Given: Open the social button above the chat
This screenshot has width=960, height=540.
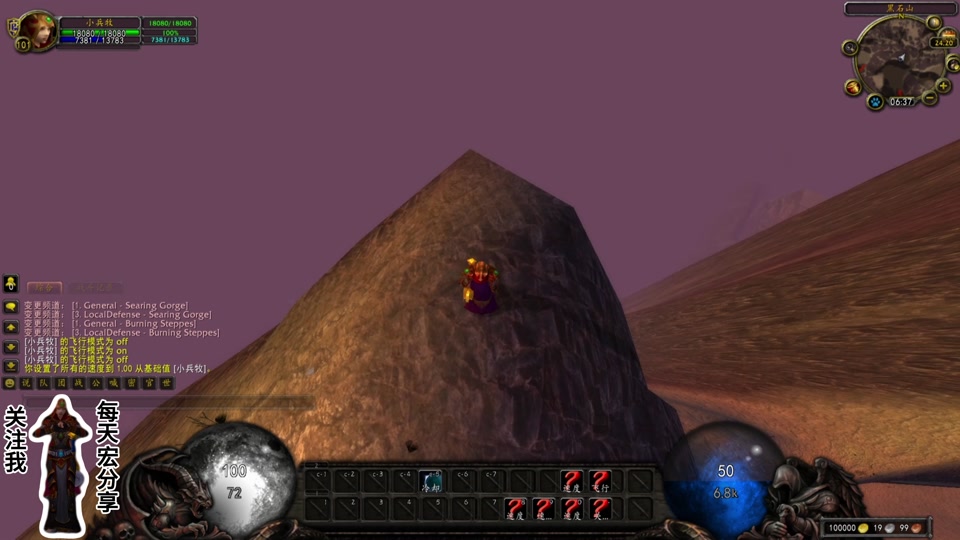Looking at the screenshot, I should click(11, 283).
